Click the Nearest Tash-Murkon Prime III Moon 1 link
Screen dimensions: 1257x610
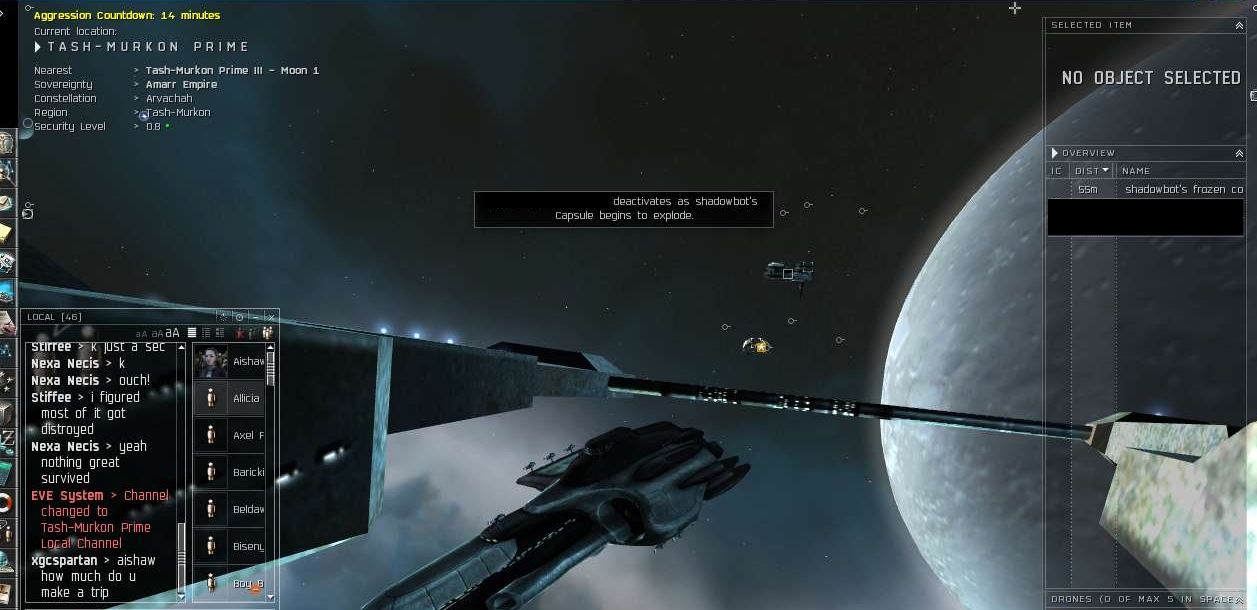click(232, 71)
